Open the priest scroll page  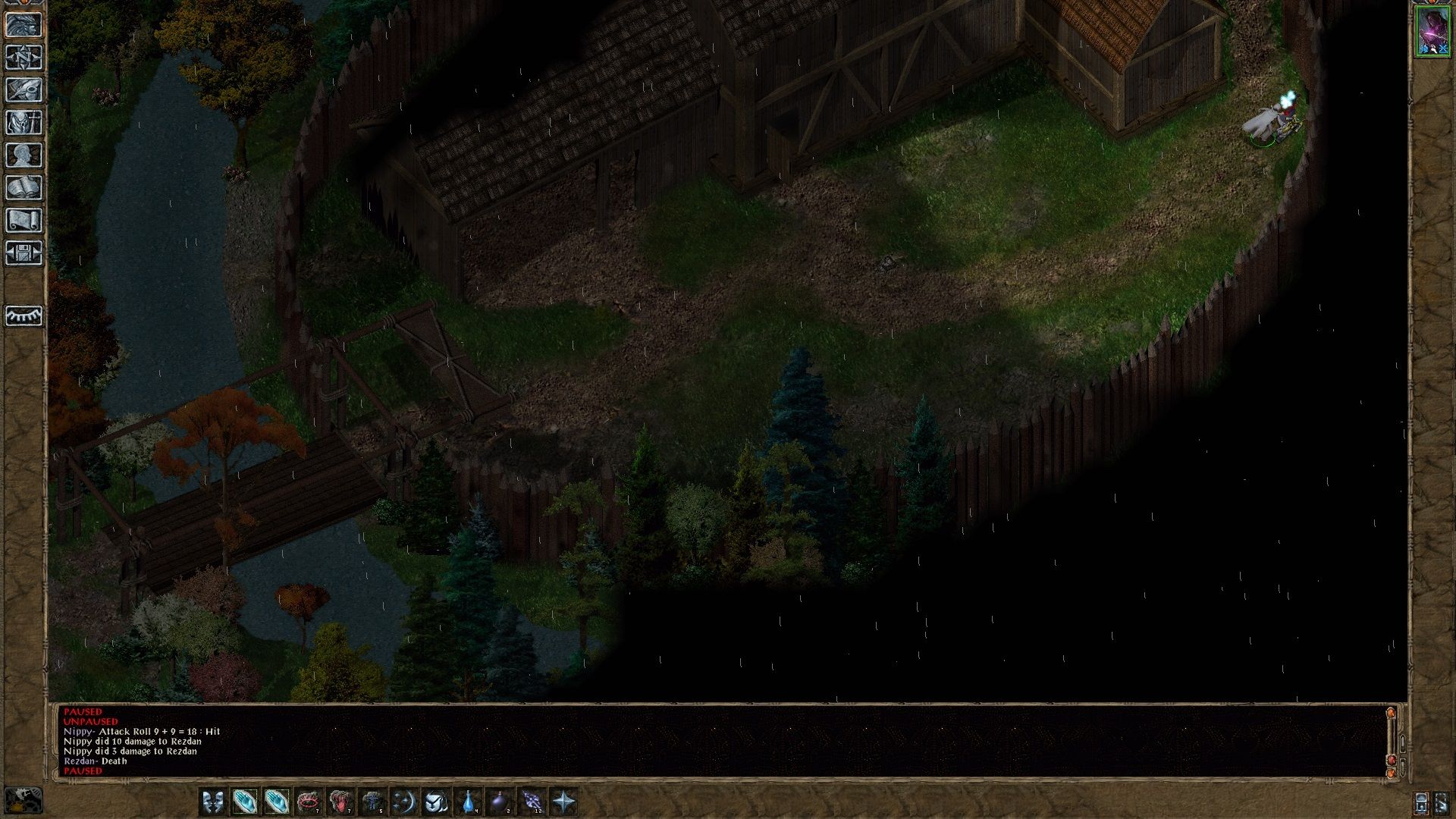click(x=24, y=221)
